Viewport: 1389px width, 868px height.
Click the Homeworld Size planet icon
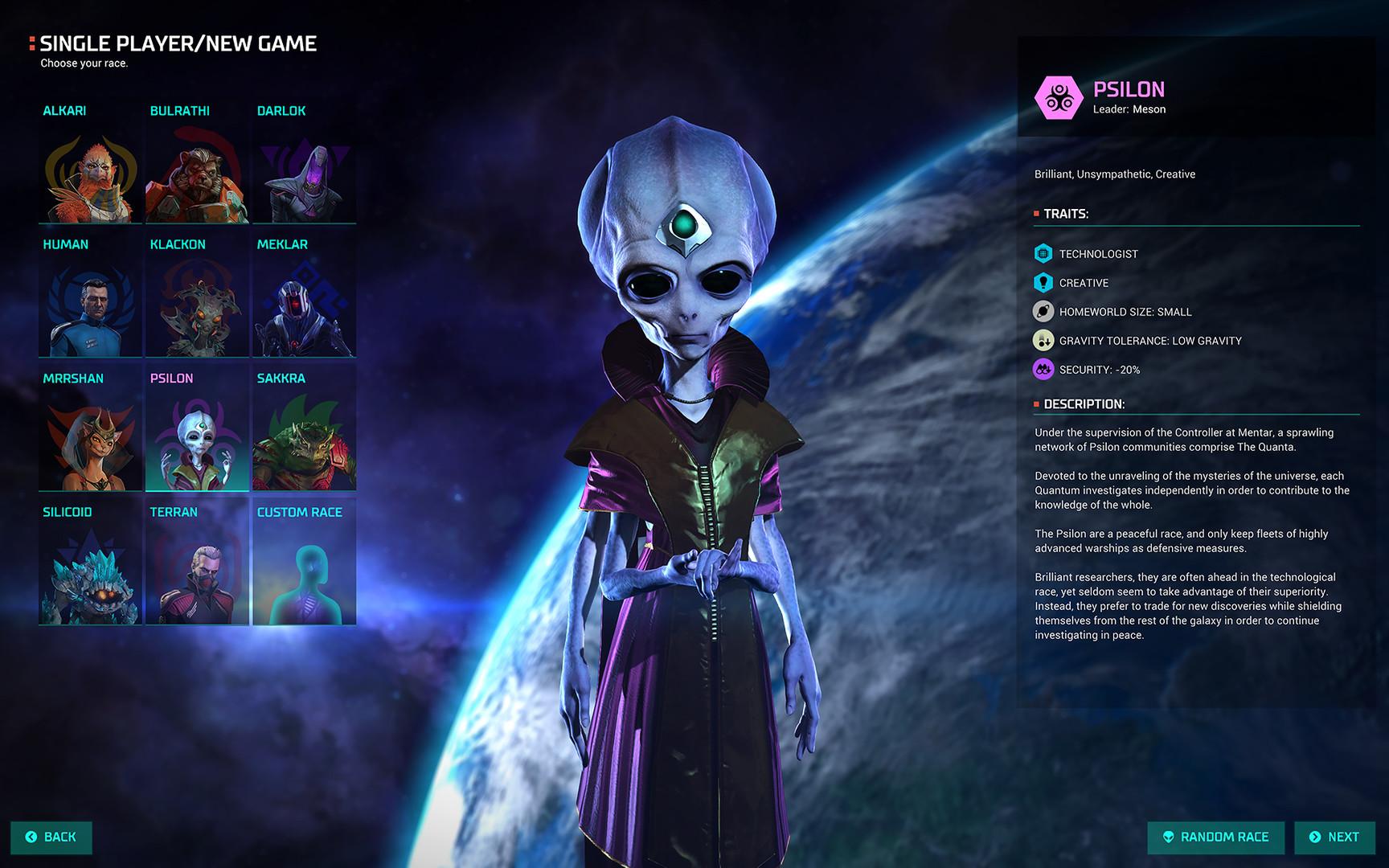point(1043,311)
